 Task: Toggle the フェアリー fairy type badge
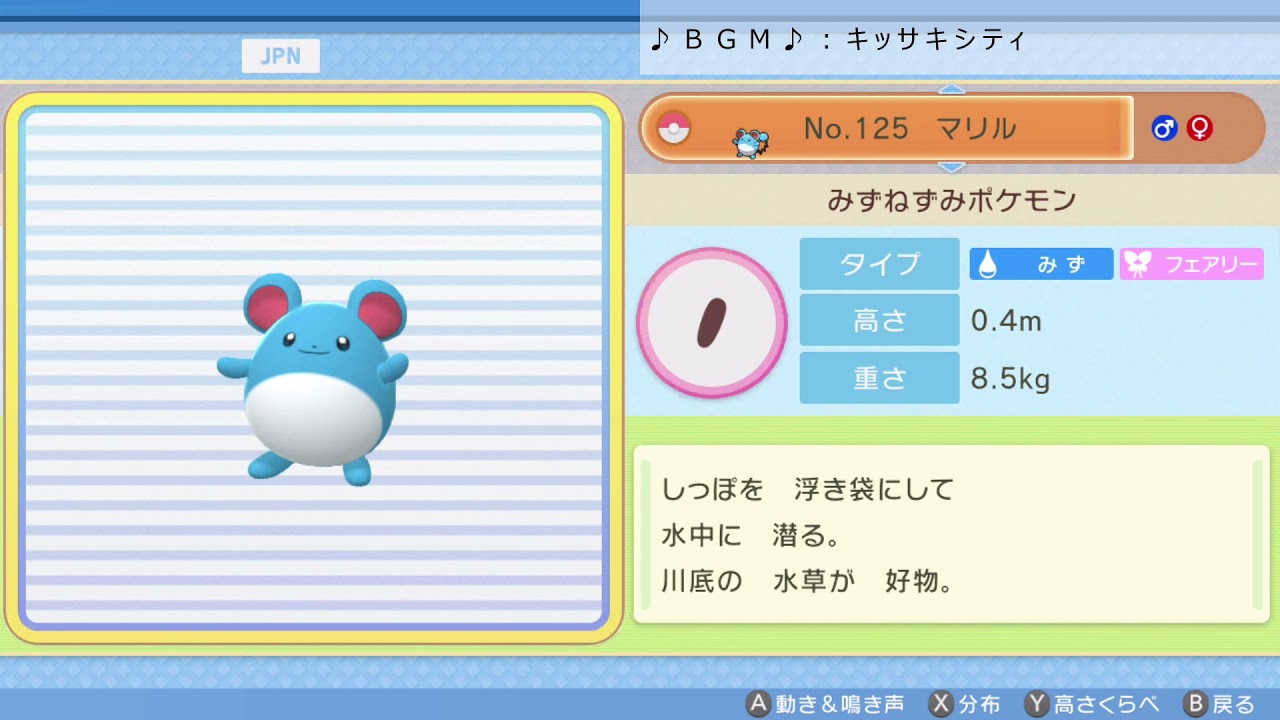point(1191,264)
